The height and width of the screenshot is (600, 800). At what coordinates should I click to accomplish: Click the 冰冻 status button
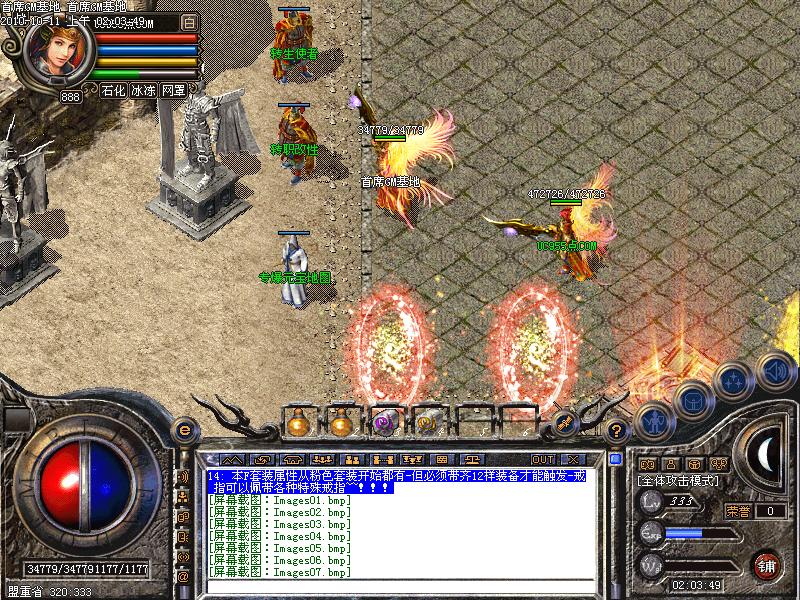coord(143,90)
